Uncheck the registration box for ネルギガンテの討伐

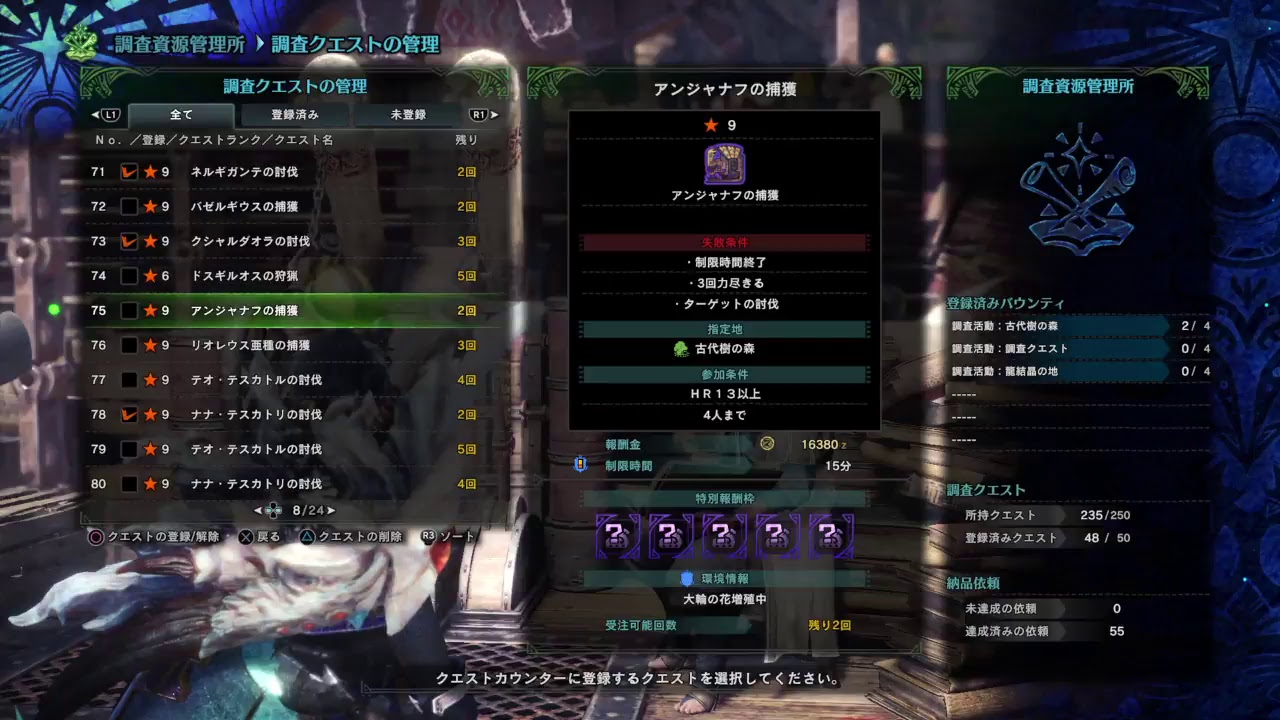point(128,171)
